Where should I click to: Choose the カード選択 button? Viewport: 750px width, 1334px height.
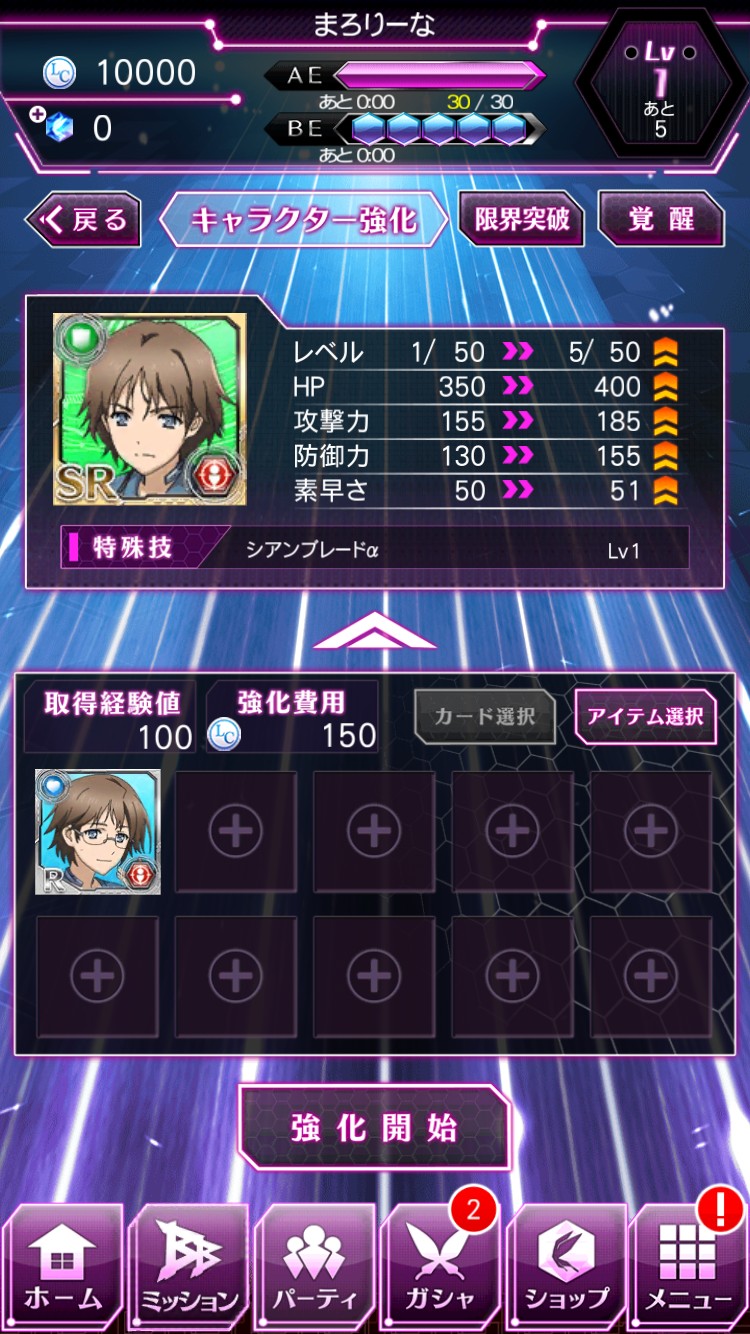tap(485, 716)
